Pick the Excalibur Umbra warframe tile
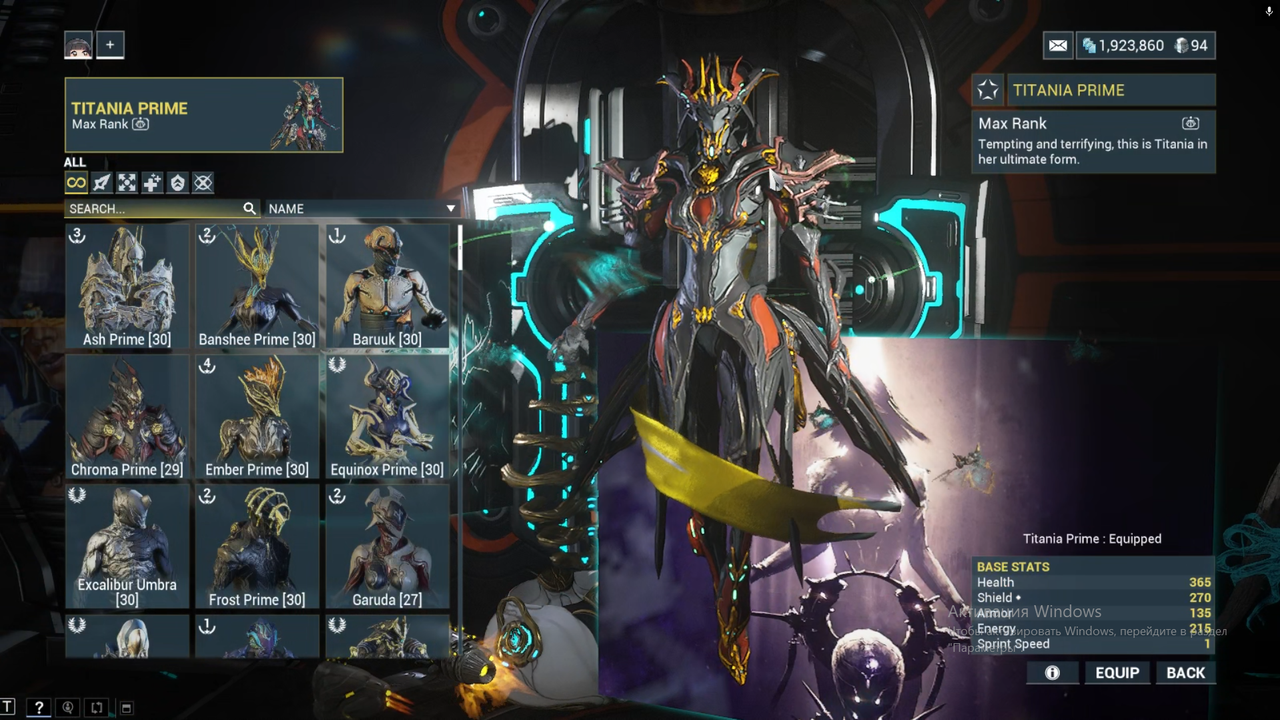This screenshot has width=1280, height=720. [x=127, y=546]
